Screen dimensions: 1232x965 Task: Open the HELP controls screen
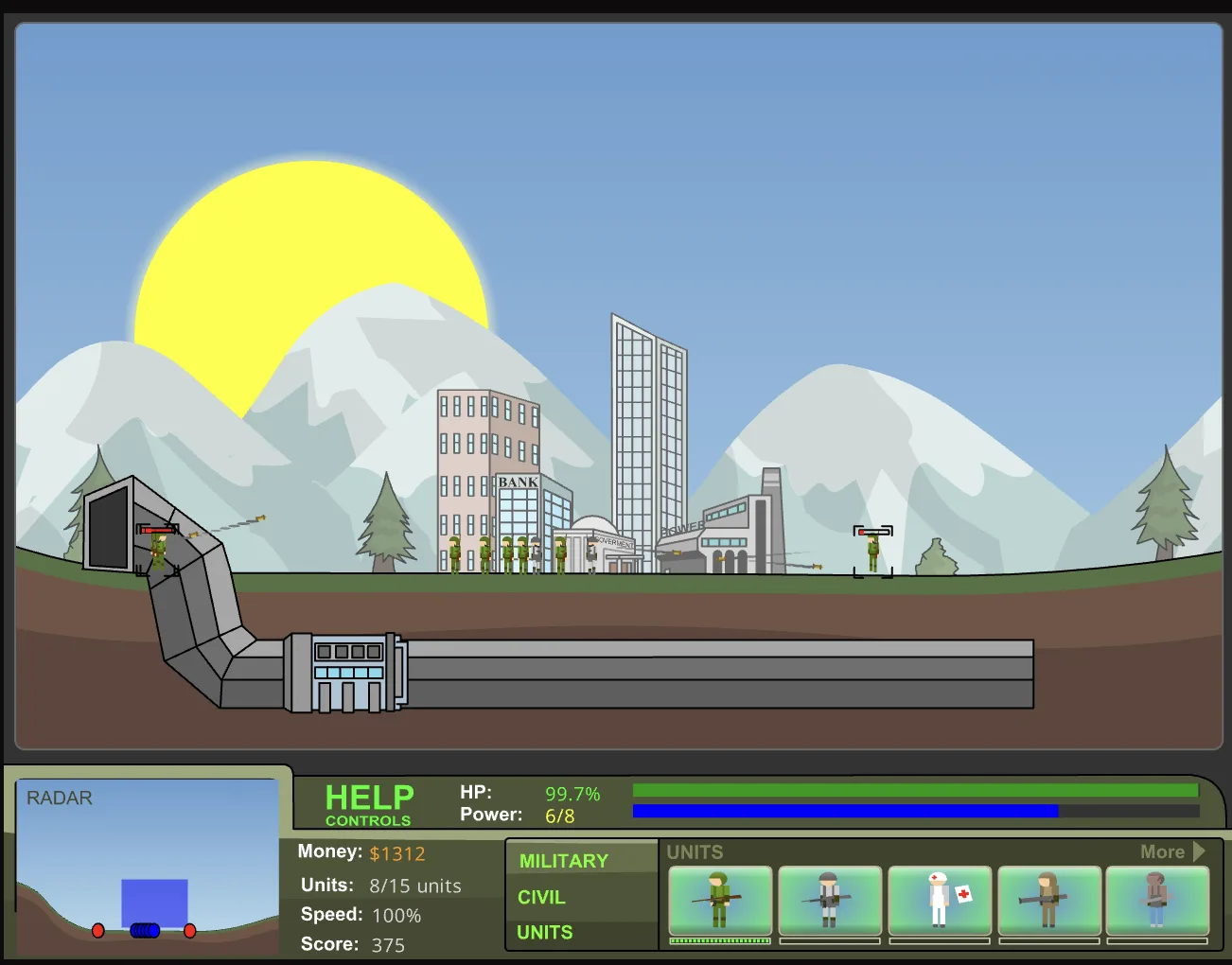pos(369,804)
